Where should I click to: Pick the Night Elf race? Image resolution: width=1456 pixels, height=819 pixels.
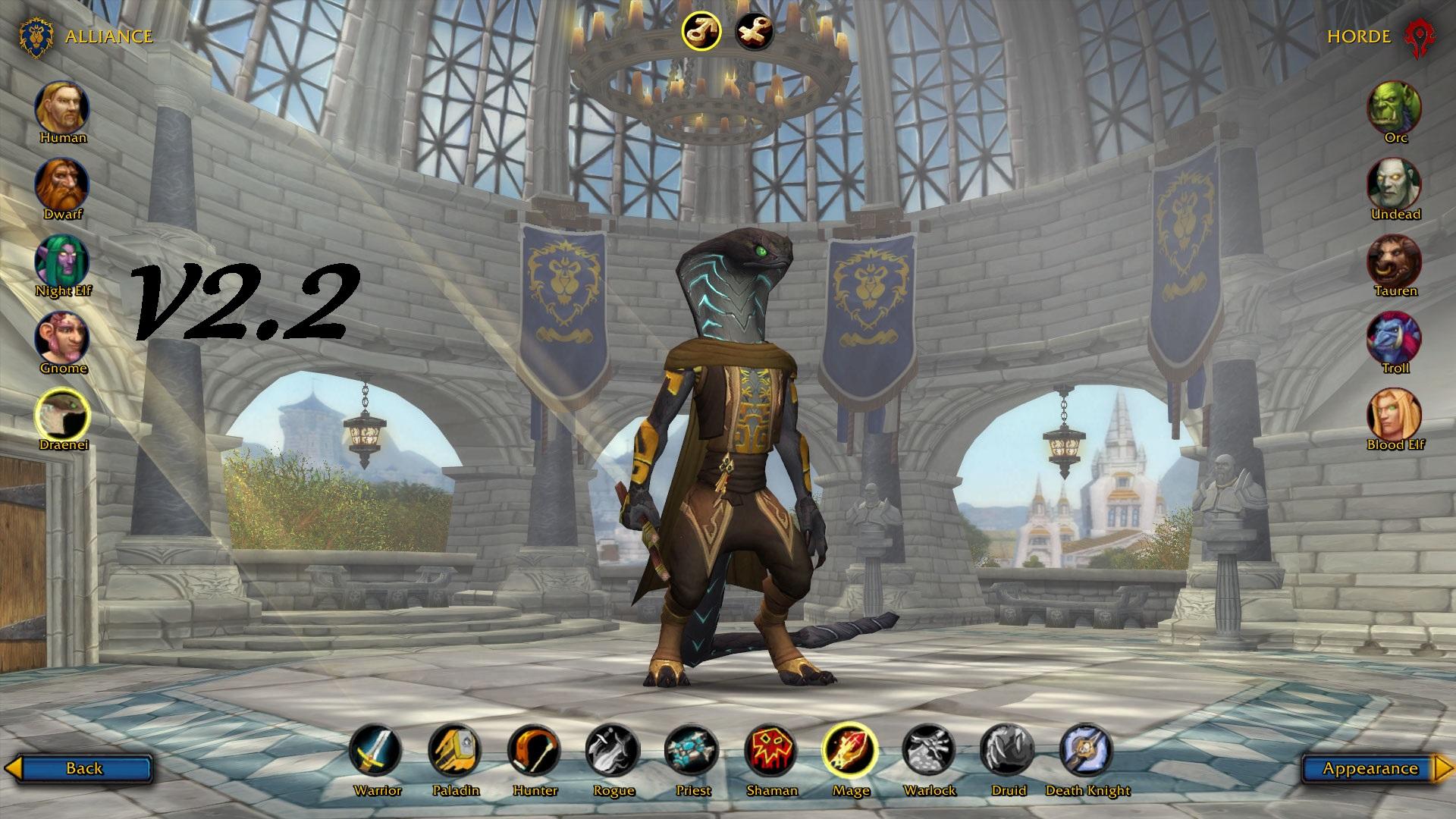coord(62,262)
